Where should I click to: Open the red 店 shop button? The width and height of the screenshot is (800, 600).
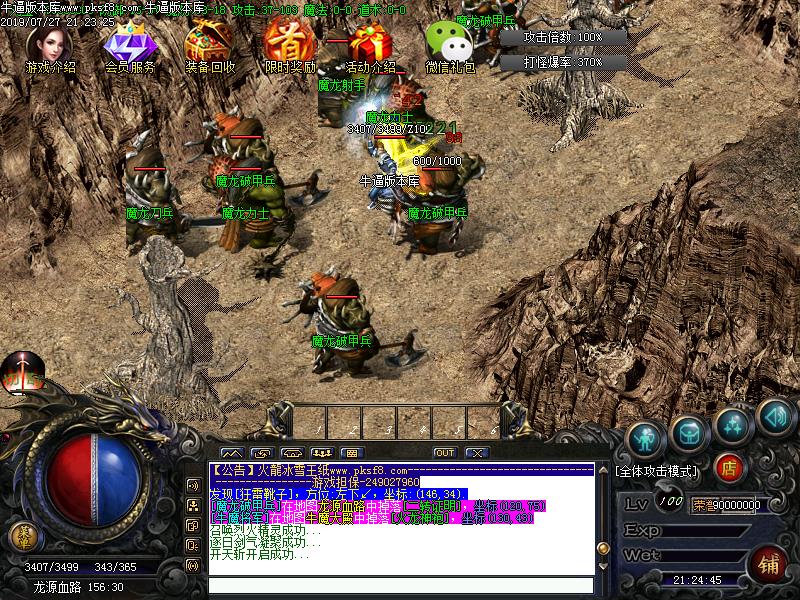click(729, 466)
